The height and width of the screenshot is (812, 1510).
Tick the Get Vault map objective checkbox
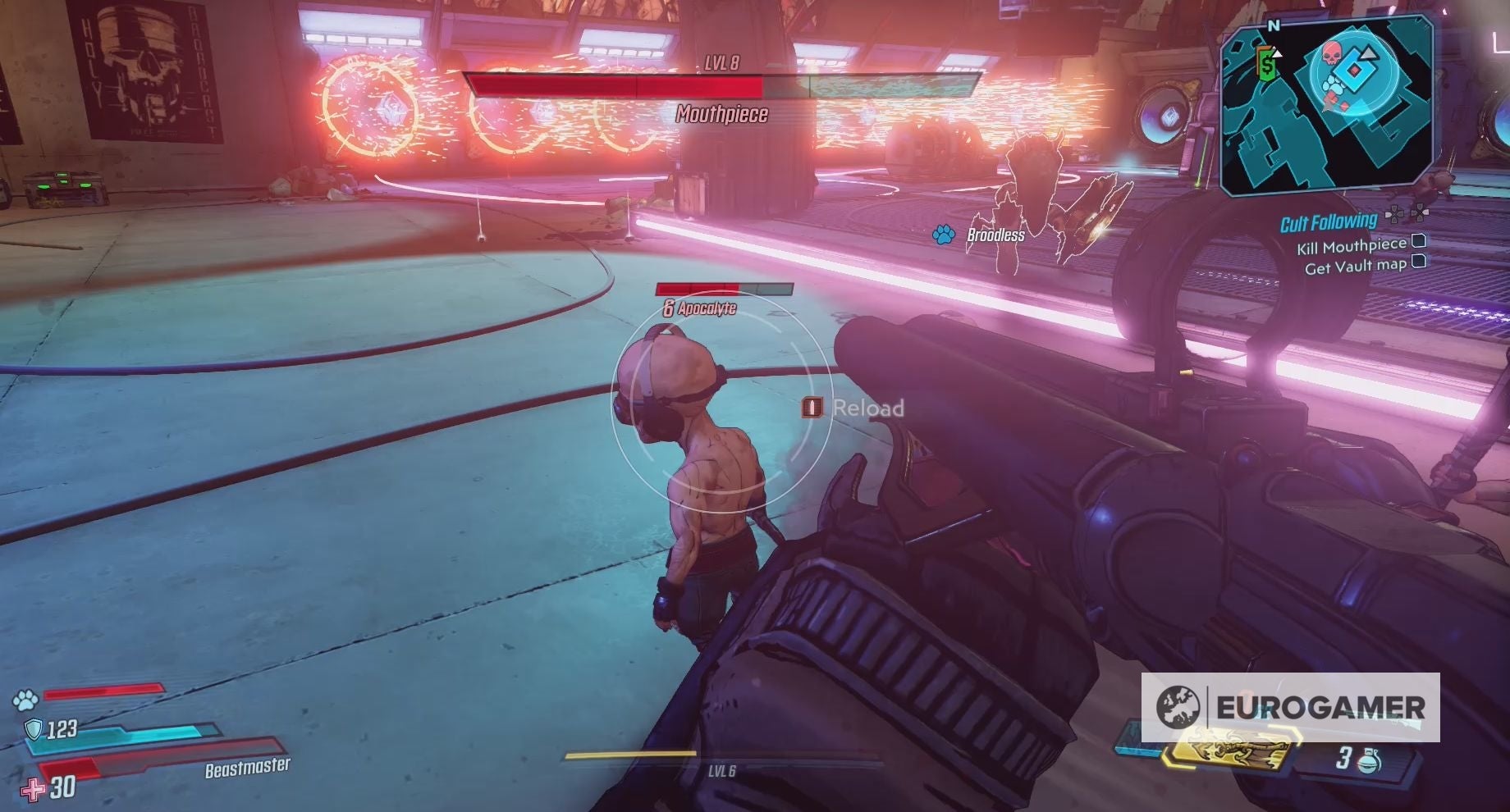tap(1419, 262)
